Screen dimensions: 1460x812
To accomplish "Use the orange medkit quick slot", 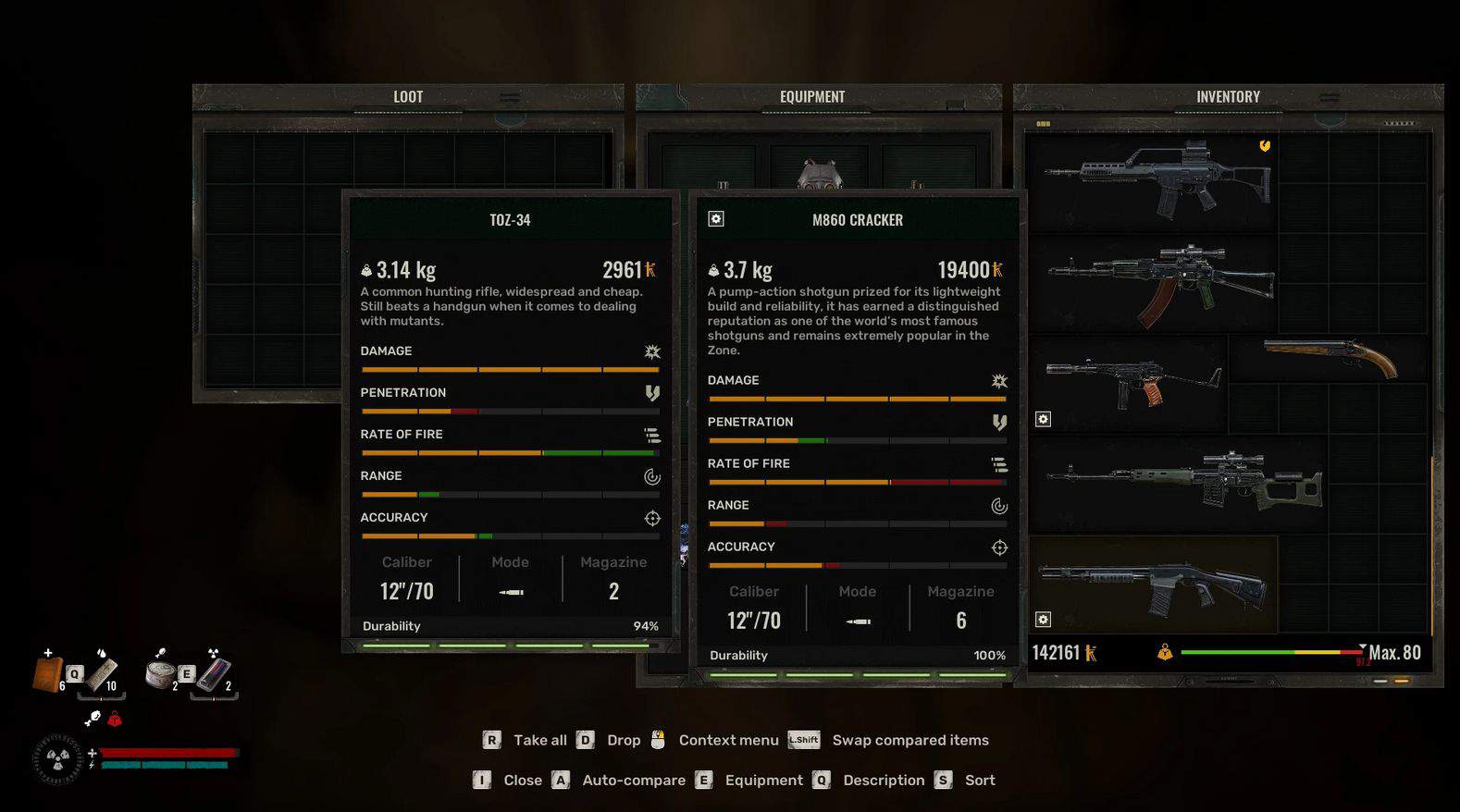I will [48, 673].
